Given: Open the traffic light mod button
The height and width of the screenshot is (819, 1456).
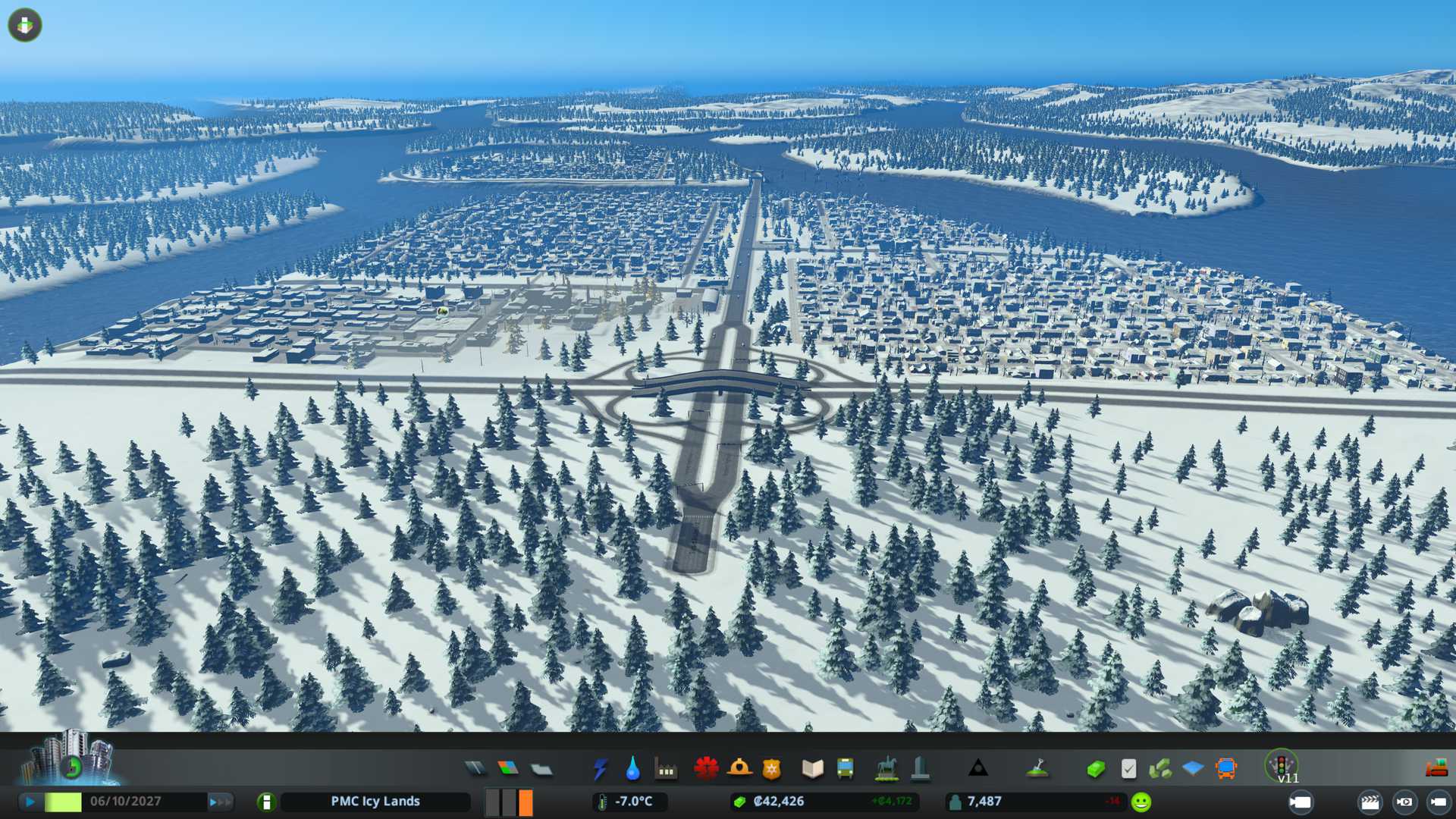Looking at the screenshot, I should tap(1282, 764).
